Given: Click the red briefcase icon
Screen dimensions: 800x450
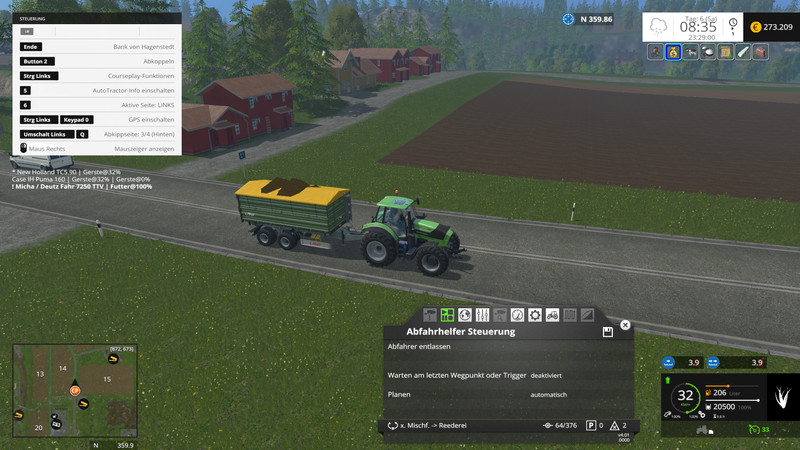Looking at the screenshot, I should pos(761,52).
